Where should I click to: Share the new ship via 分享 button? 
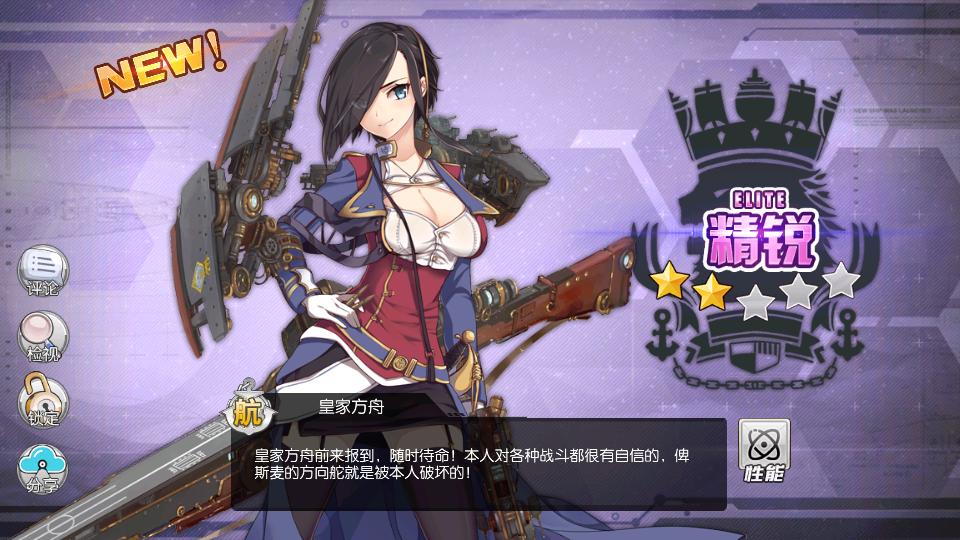(x=43, y=468)
